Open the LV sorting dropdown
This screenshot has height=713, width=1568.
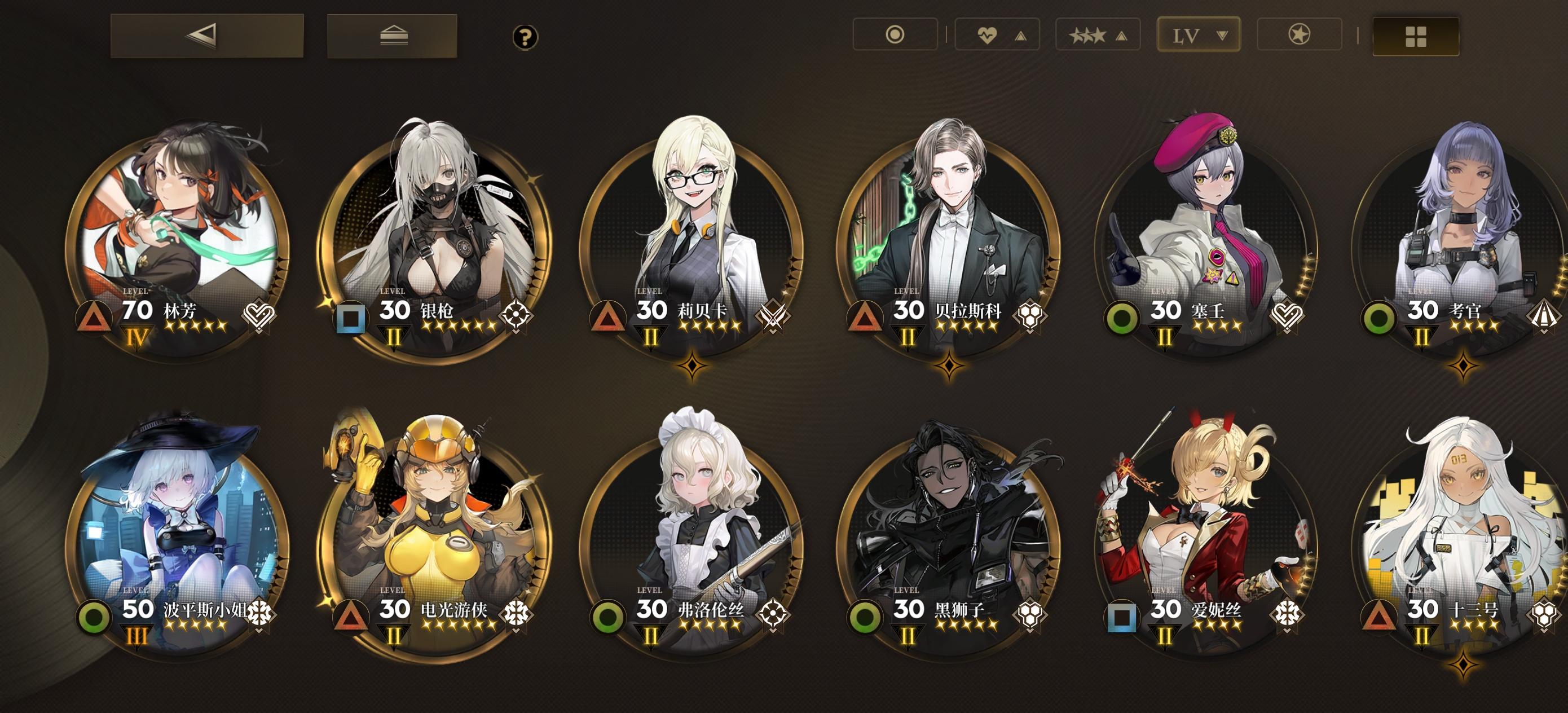pos(1198,35)
